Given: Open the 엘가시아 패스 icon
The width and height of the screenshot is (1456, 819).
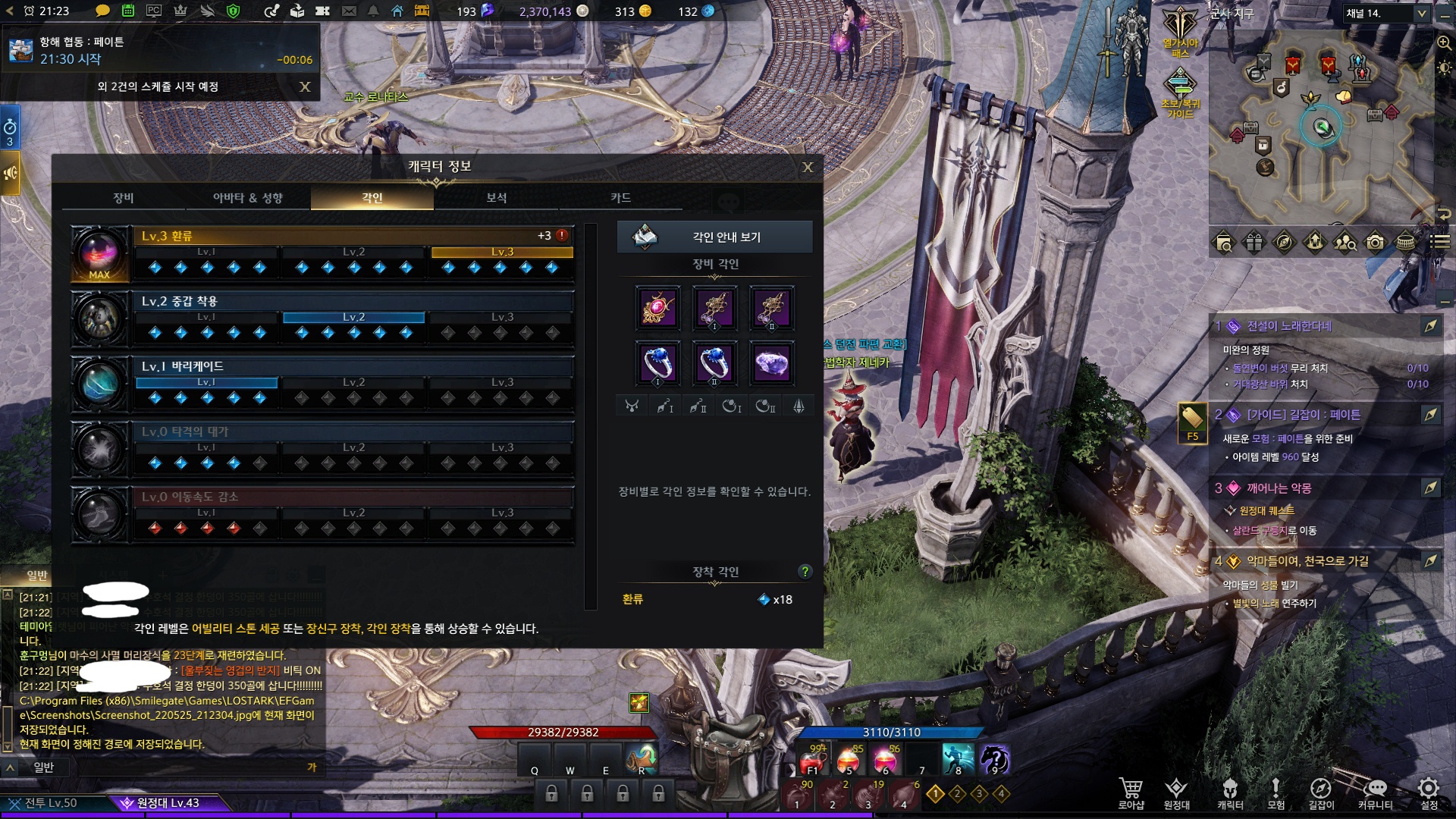Looking at the screenshot, I should 1180,32.
